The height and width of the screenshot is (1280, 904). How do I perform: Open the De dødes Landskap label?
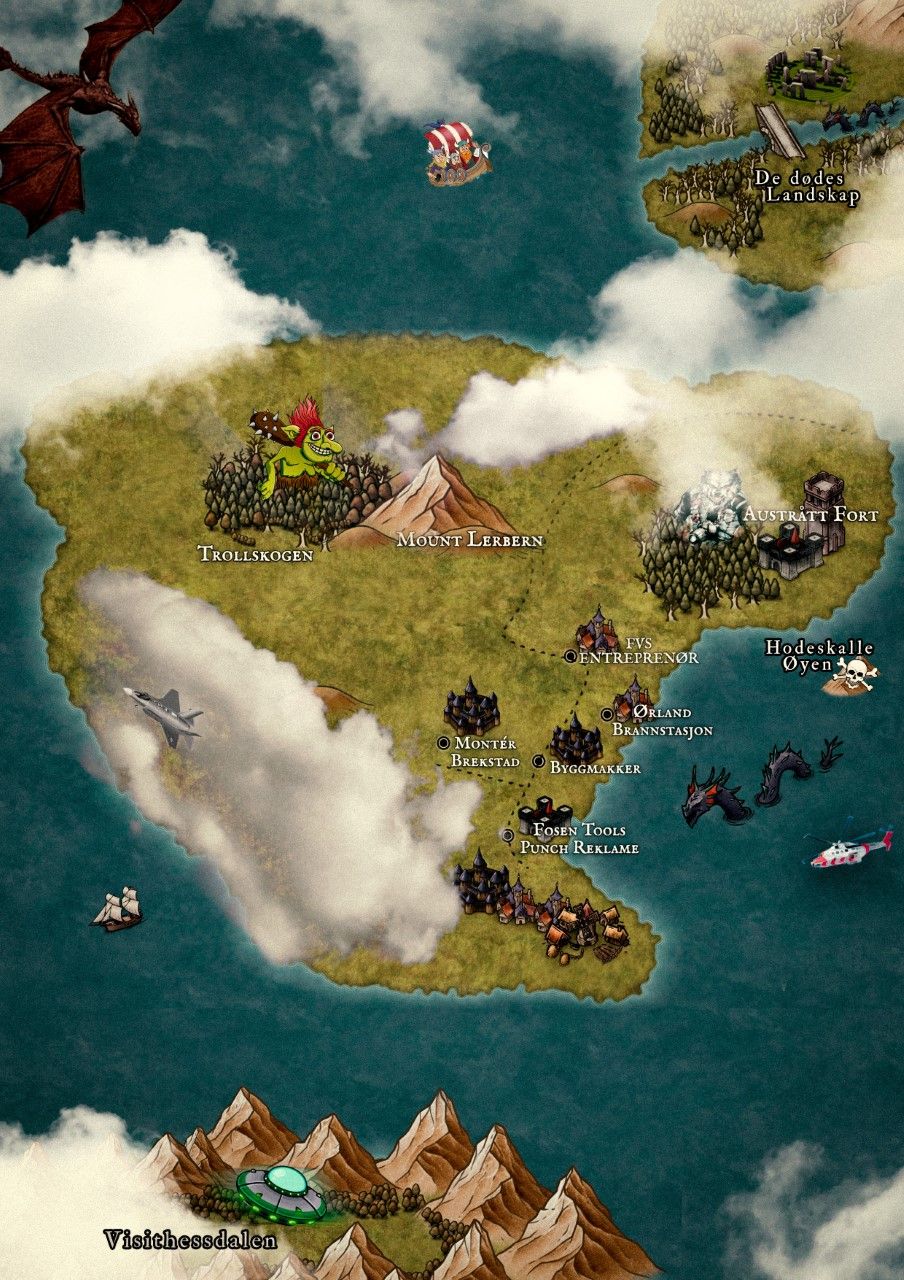point(807,187)
